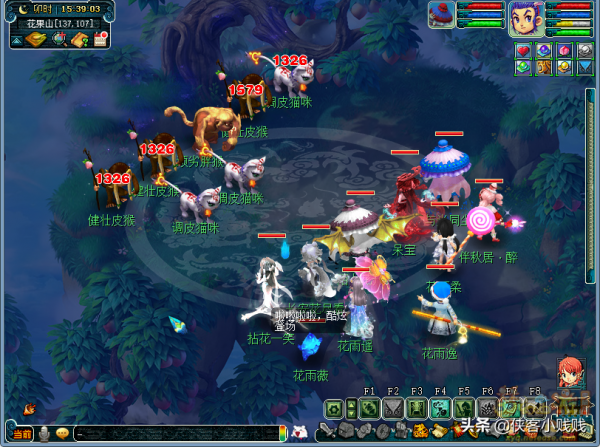600x447 pixels.
Task: Click the green gear button beside hotbar
Action: [334, 408]
